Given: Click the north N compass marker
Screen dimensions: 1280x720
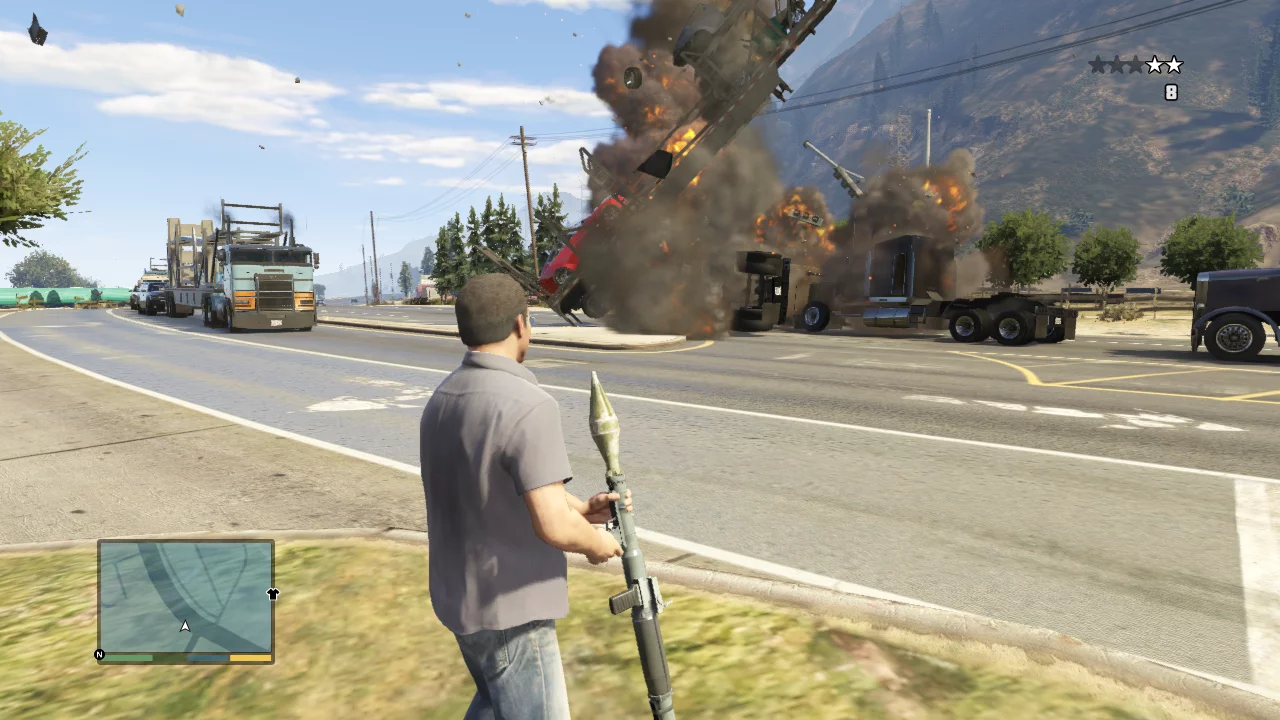Looking at the screenshot, I should 99,655.
